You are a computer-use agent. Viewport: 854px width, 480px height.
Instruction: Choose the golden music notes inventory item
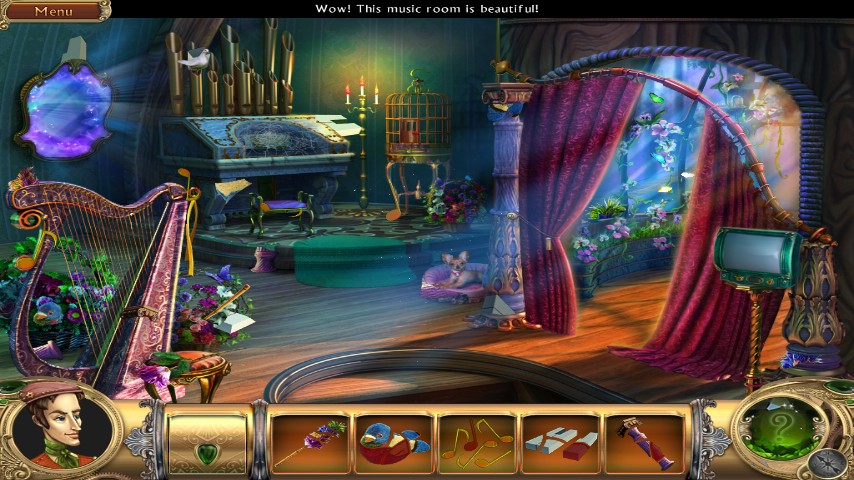[477, 441]
